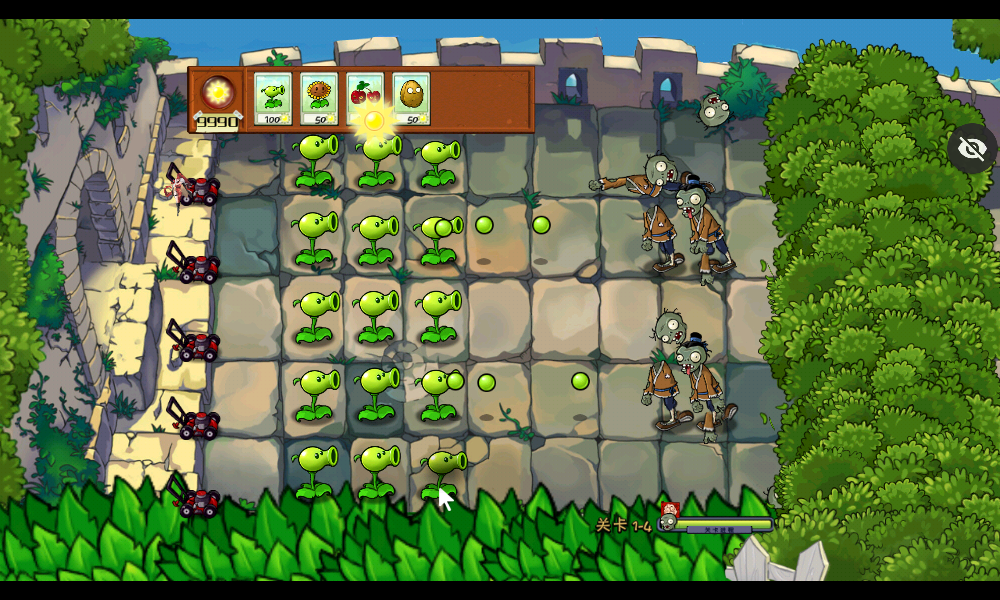This screenshot has height=600, width=1000.
Task: Collect the glowing sun token
Action: [374, 121]
